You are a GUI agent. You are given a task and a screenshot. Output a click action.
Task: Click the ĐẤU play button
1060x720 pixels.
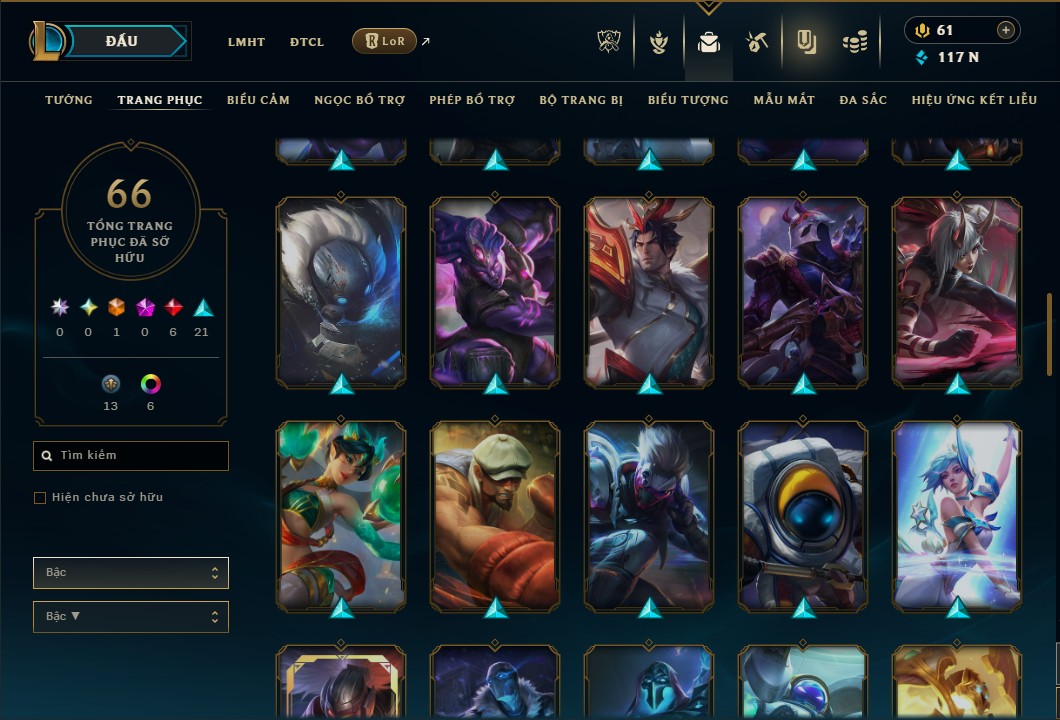(122, 41)
